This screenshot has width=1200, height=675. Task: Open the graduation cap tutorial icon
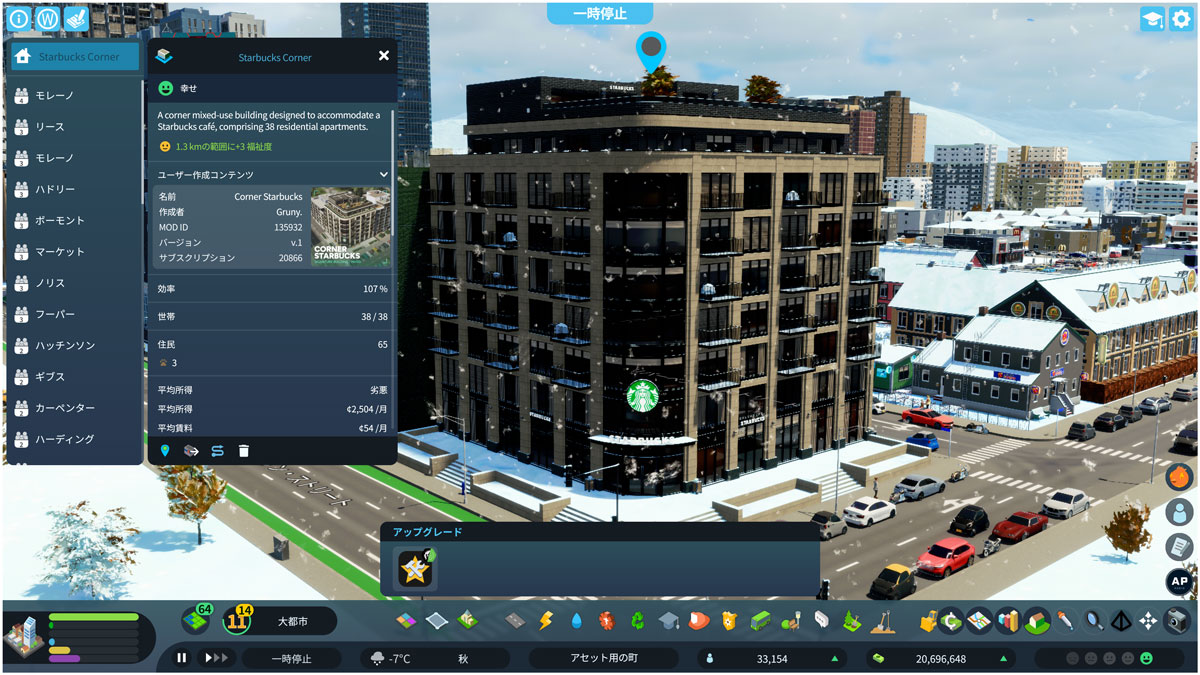1152,19
